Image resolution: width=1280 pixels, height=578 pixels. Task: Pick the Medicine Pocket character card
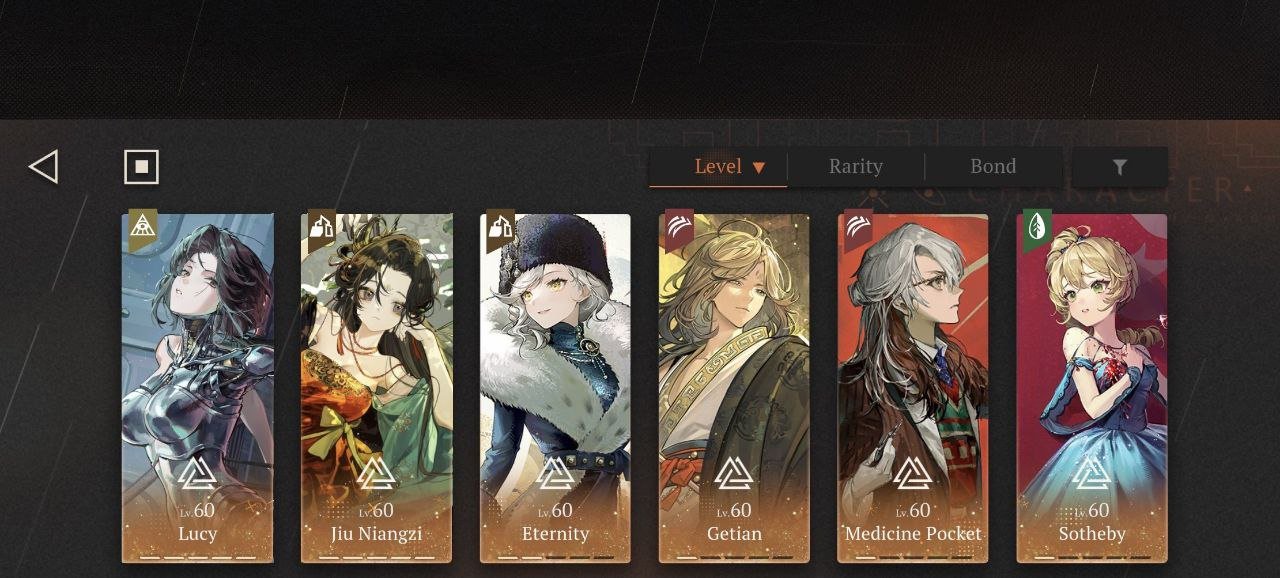pos(913,388)
